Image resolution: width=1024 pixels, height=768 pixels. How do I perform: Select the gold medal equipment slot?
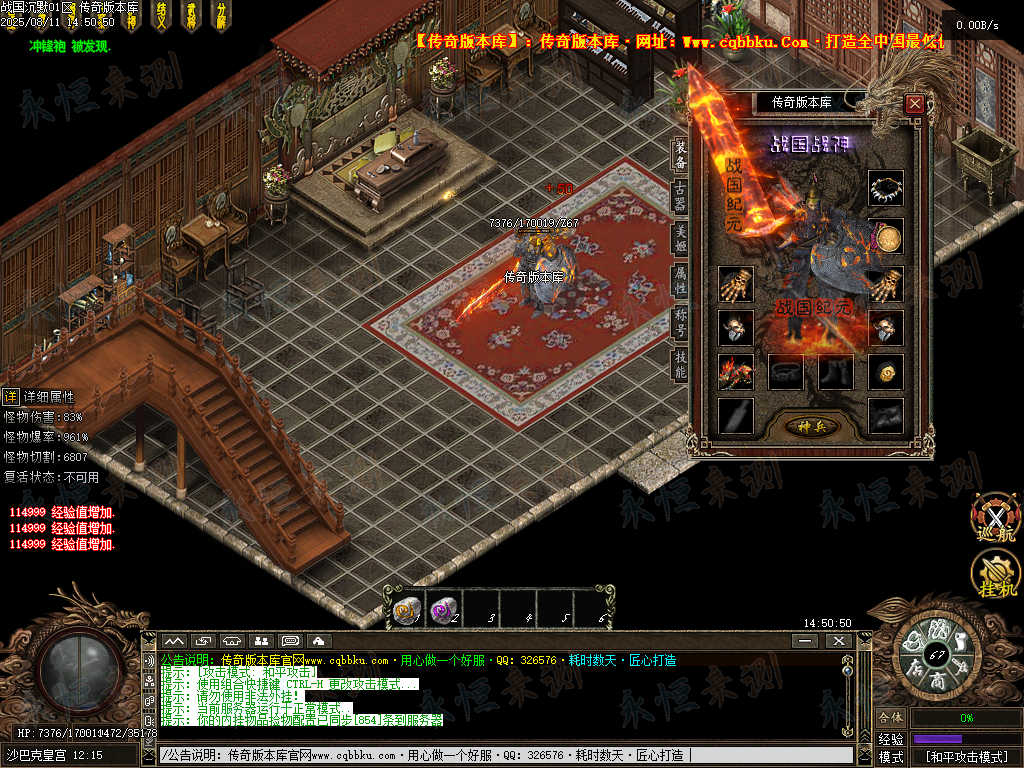pos(885,237)
